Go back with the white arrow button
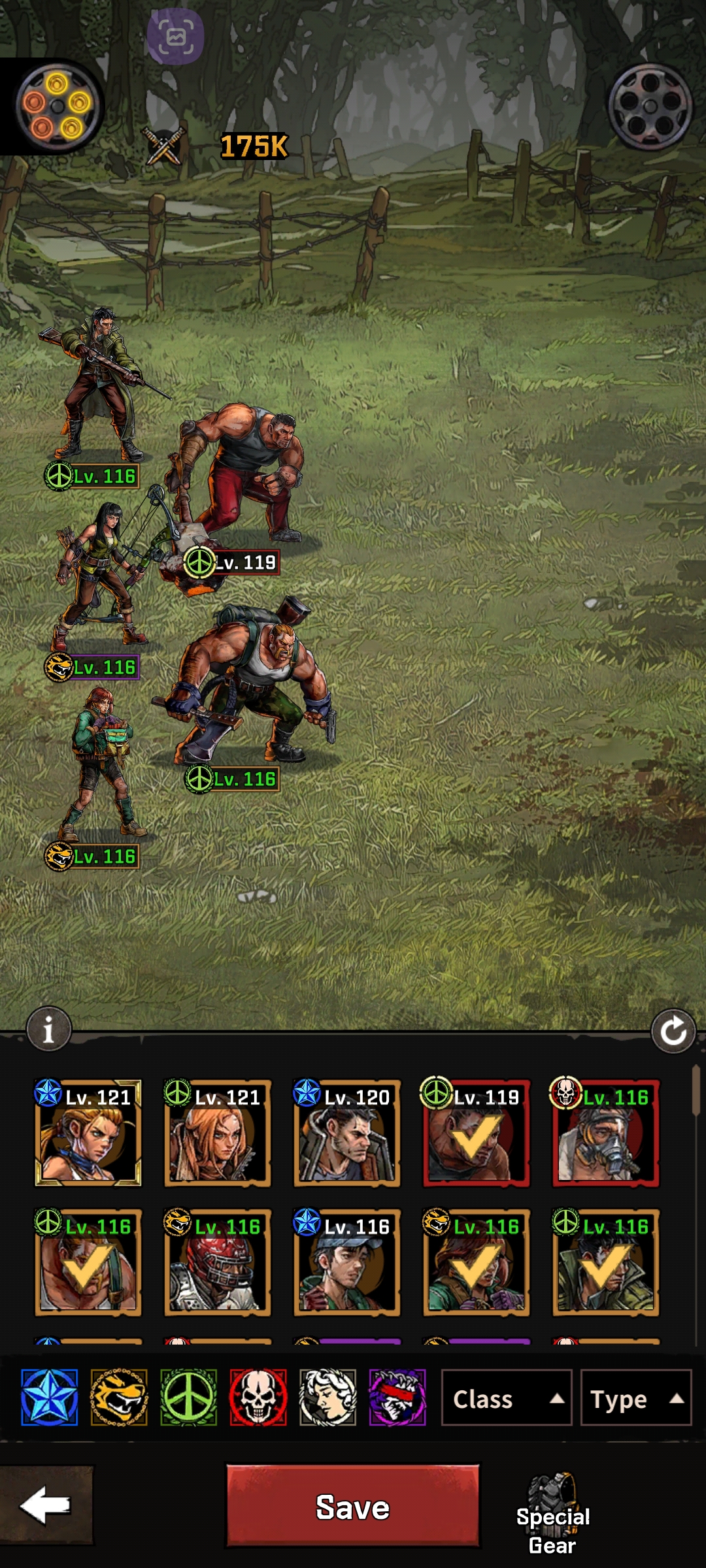 [x=46, y=1505]
